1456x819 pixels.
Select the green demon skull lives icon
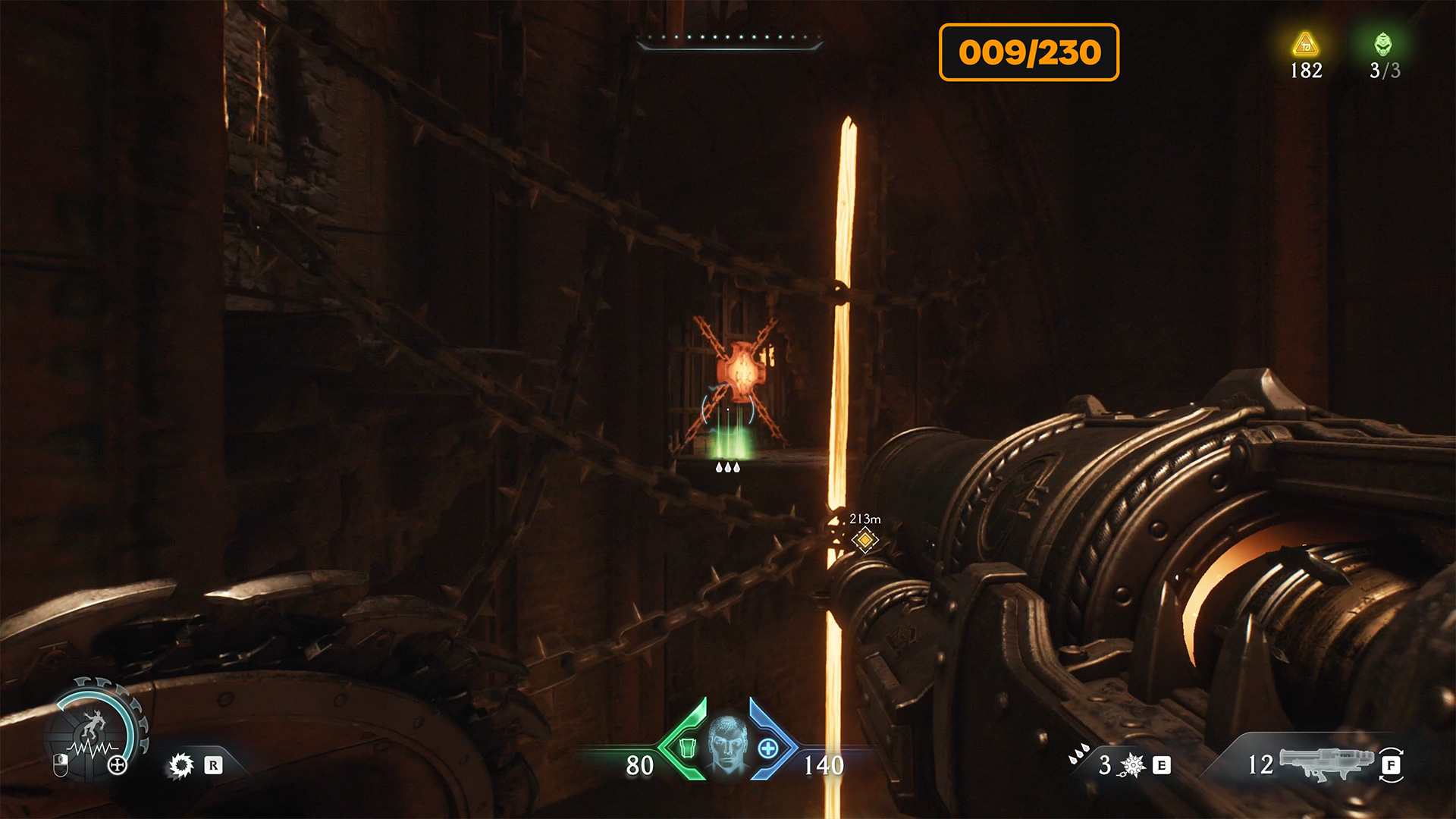coord(1383,44)
